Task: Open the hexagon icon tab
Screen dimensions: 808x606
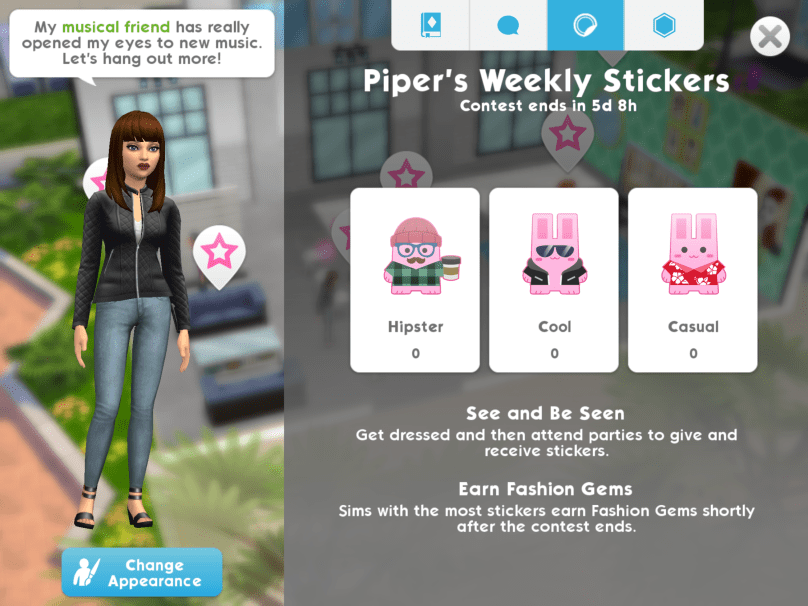Action: pyautogui.click(x=663, y=25)
